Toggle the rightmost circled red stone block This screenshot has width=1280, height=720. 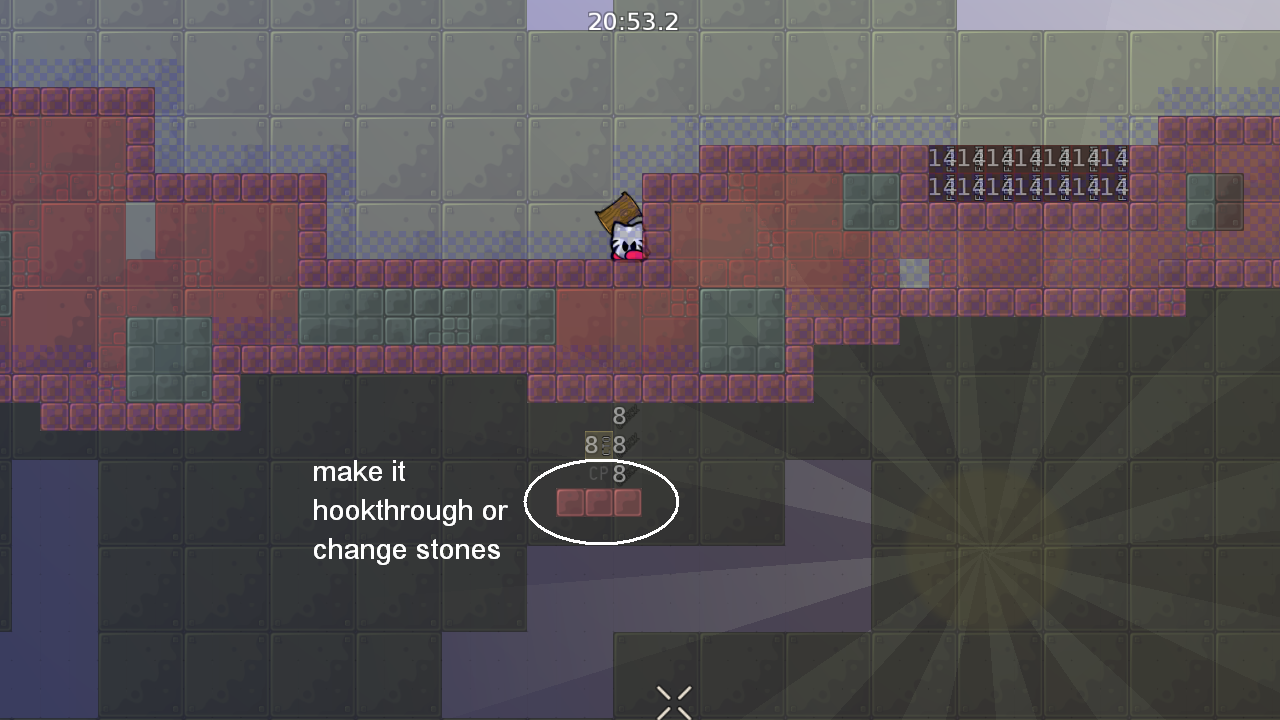(627, 504)
